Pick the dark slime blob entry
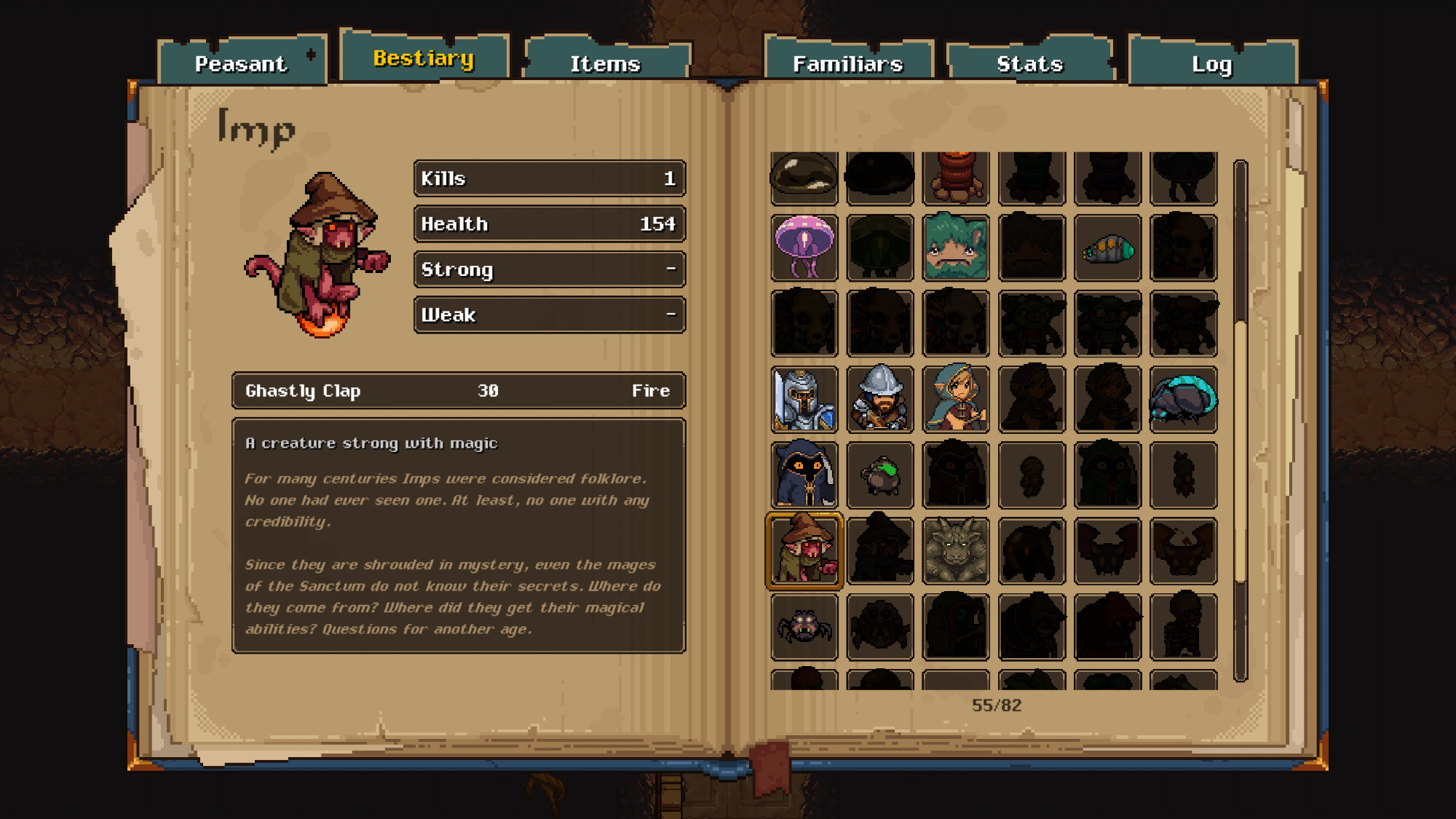Screen dimensions: 1456x819 coord(804,176)
